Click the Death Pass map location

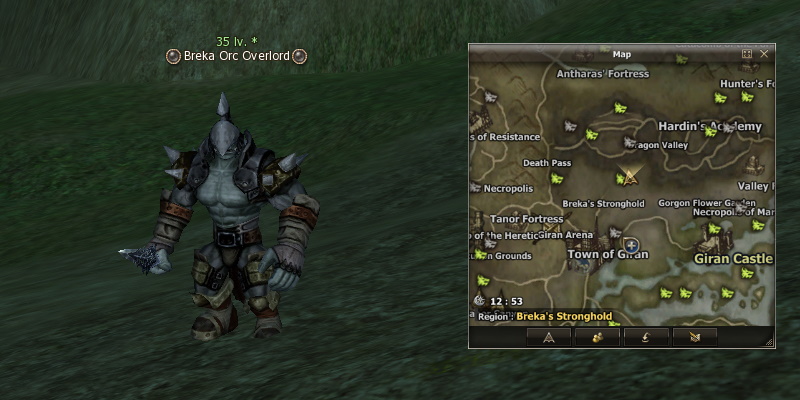click(547, 163)
